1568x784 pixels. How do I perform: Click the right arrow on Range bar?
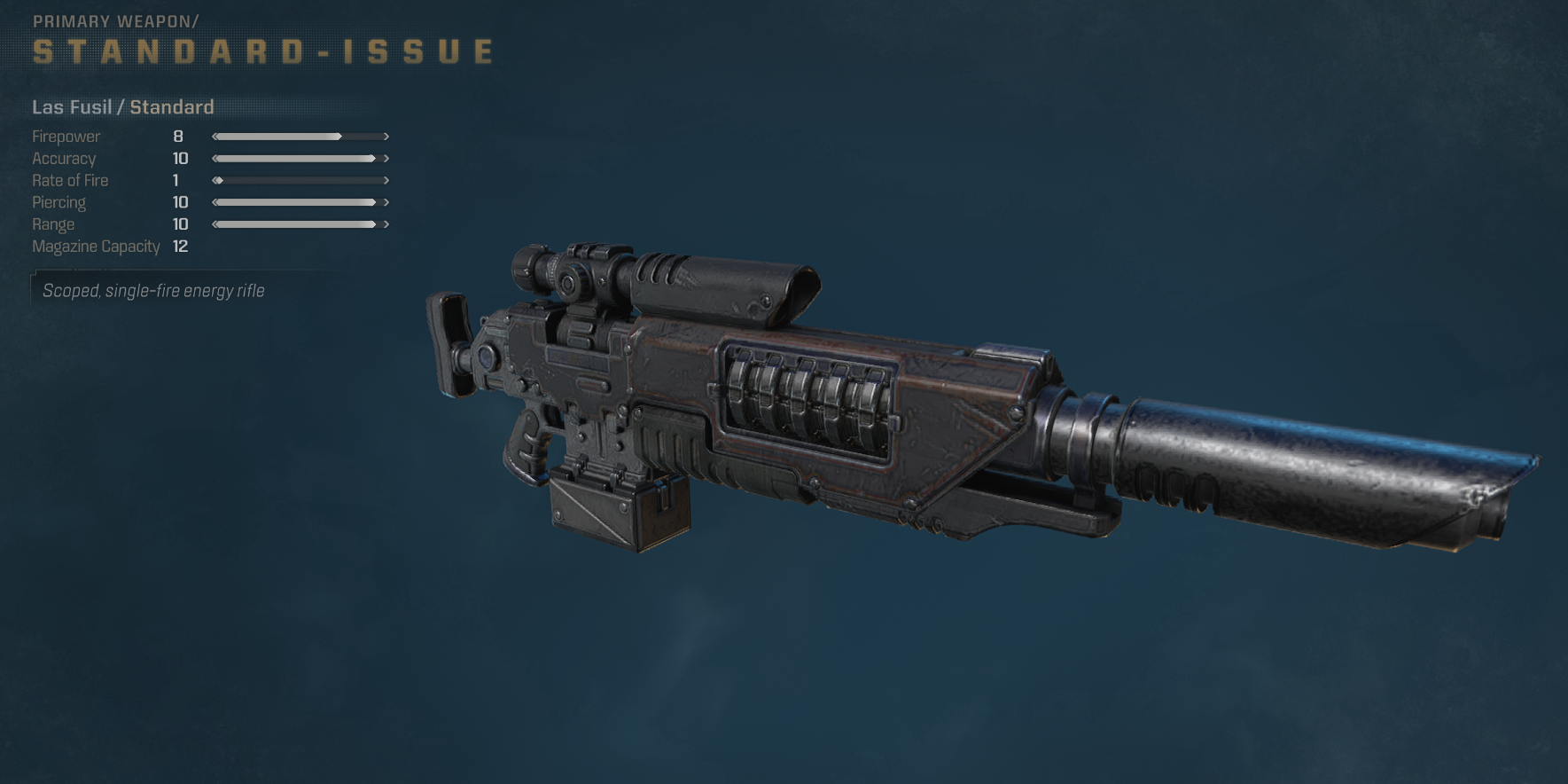(x=385, y=224)
